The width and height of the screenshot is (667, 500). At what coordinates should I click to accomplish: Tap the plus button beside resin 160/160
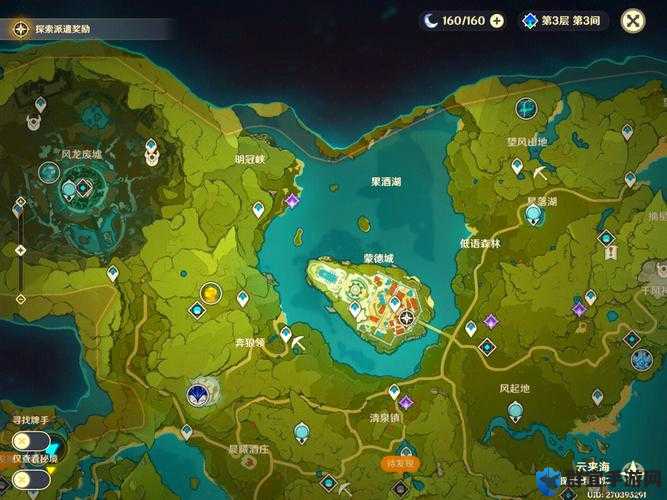tap(497, 20)
